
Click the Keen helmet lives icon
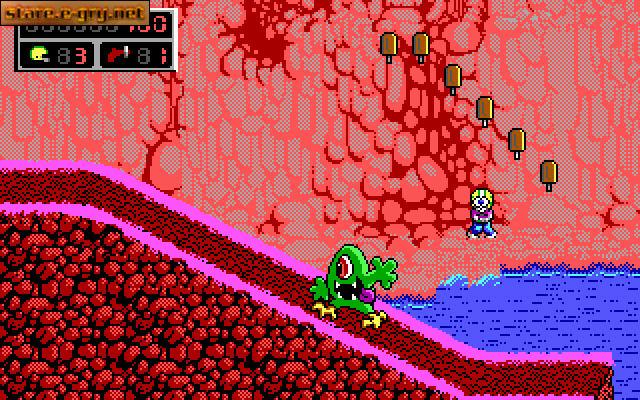39,54
